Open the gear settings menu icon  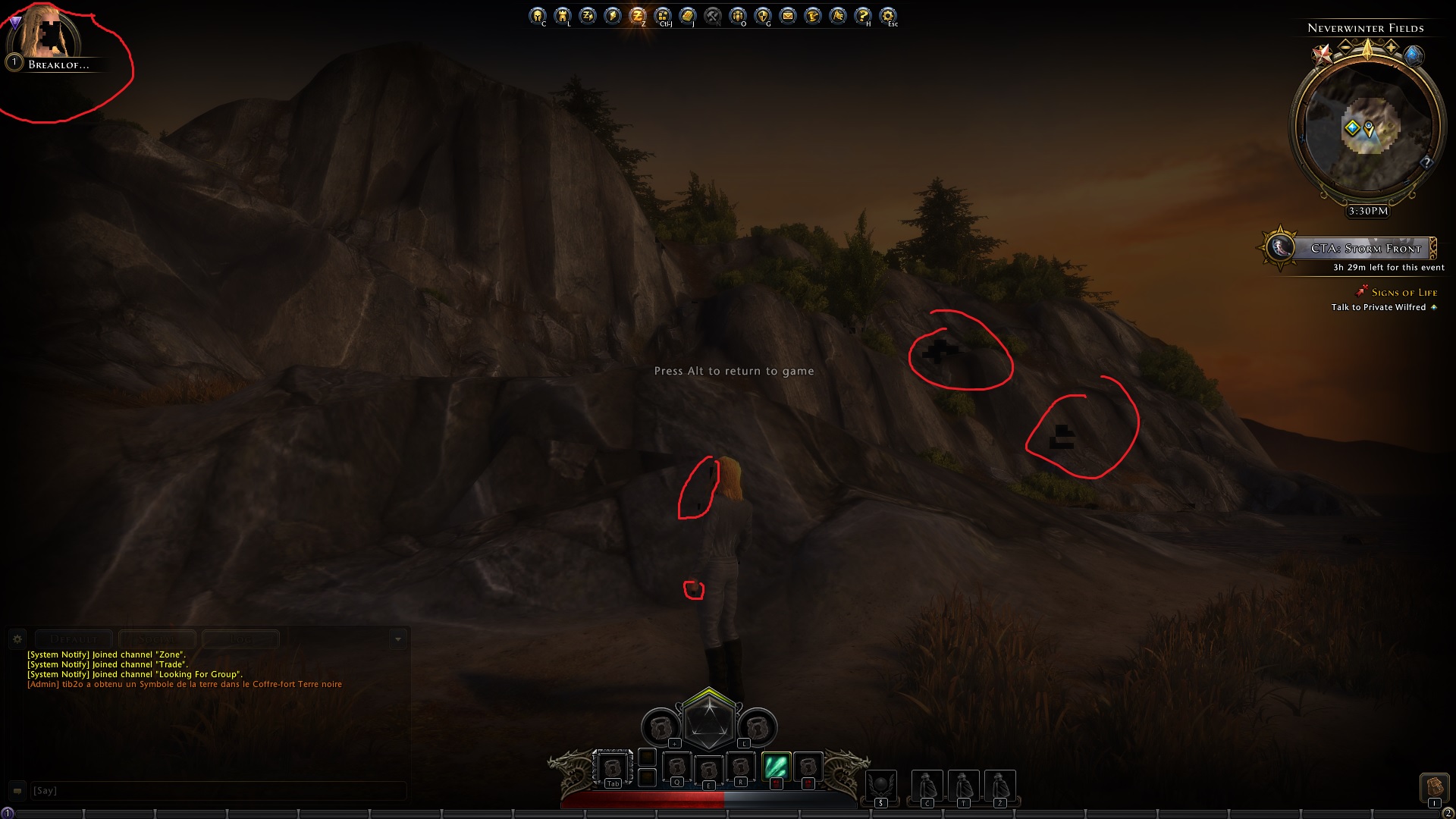click(888, 15)
